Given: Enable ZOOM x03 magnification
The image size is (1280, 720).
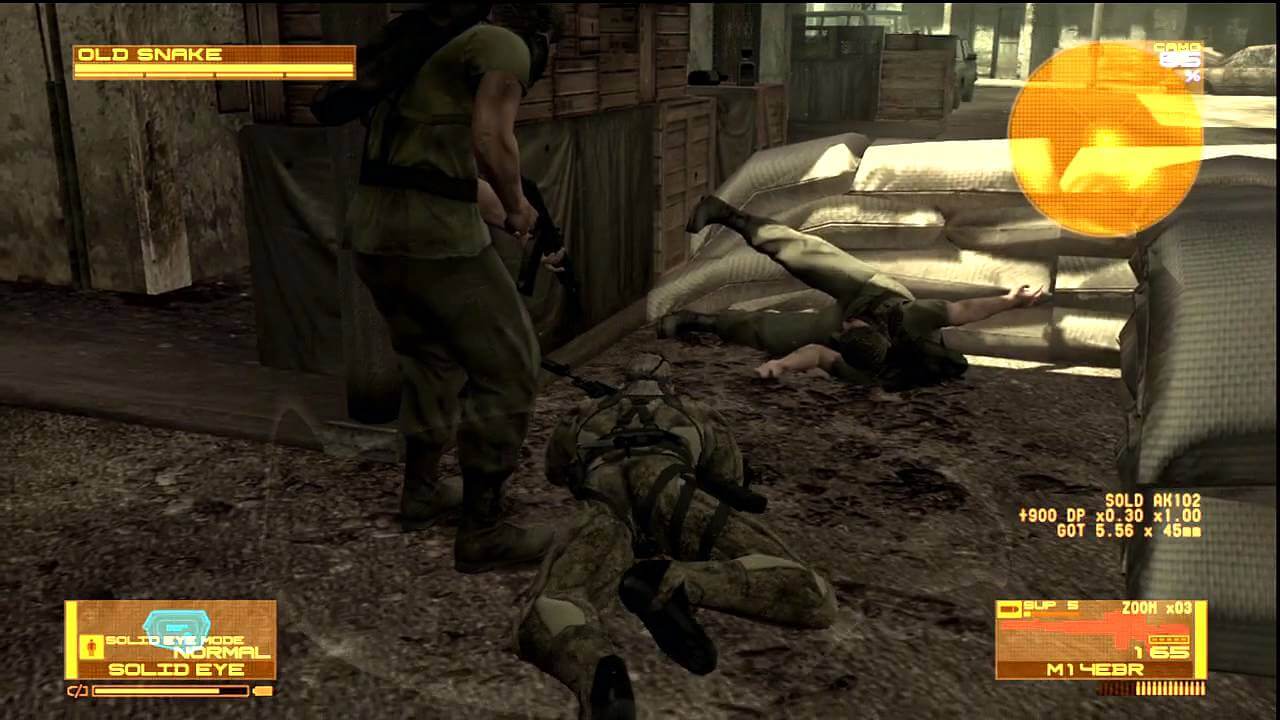Looking at the screenshot, I should [x=1155, y=607].
